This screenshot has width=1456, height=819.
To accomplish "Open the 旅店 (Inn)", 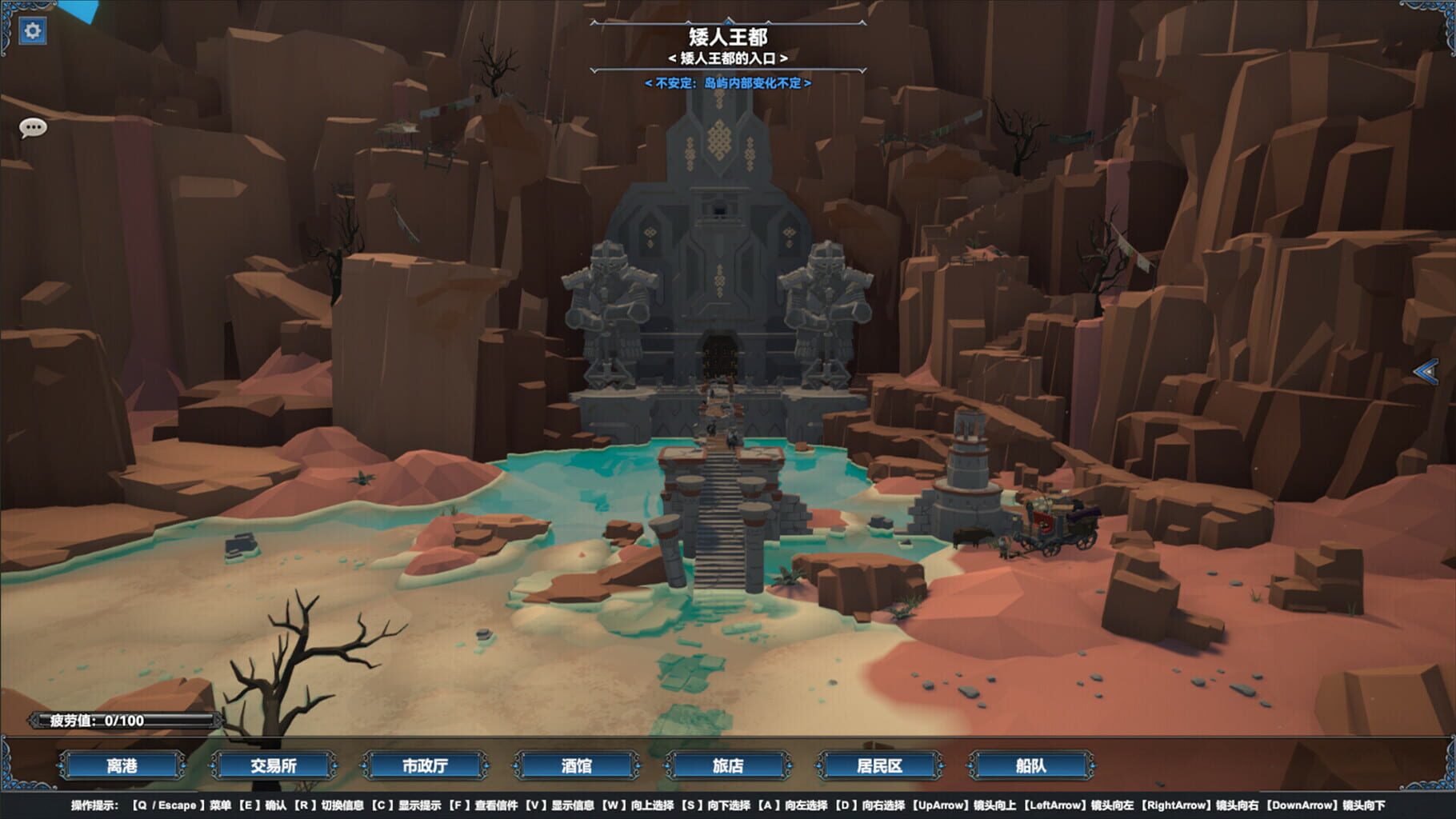I will 730,765.
